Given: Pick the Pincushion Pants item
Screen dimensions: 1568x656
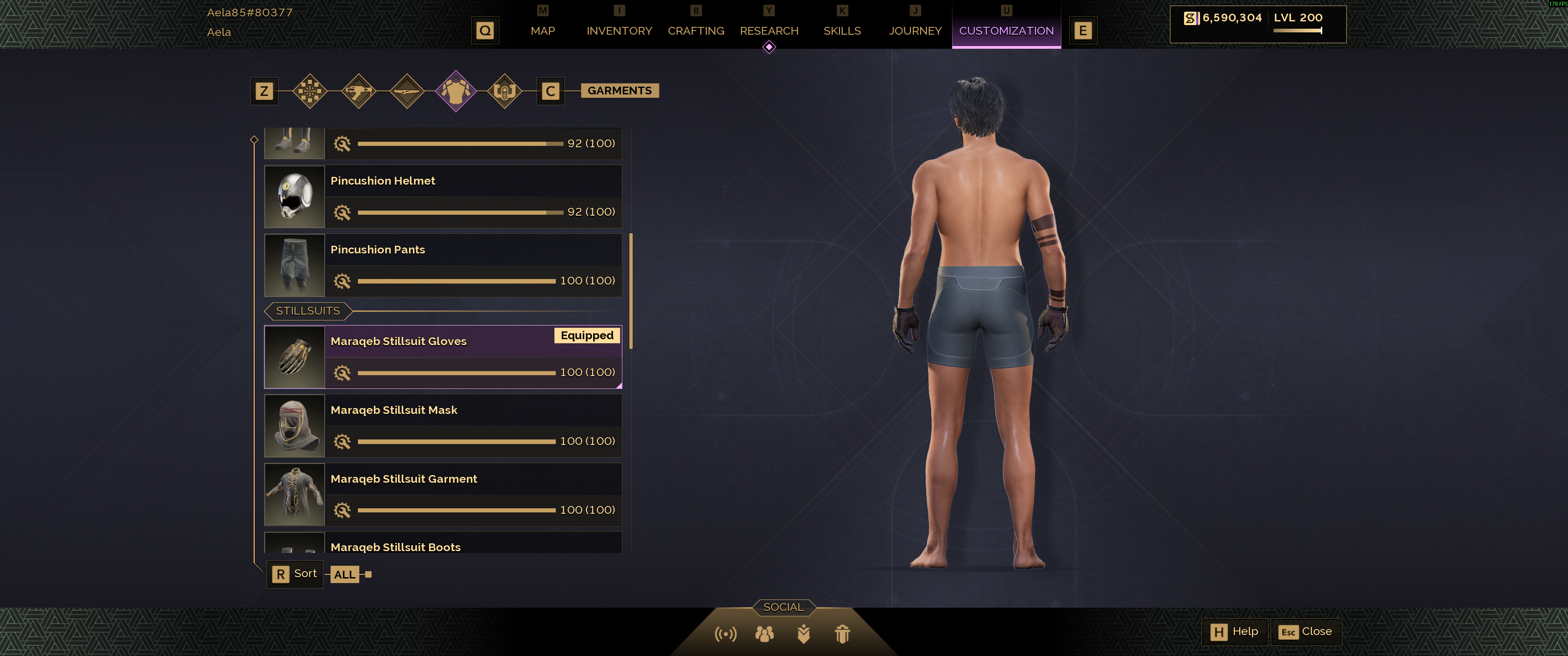Looking at the screenshot, I should tap(443, 265).
